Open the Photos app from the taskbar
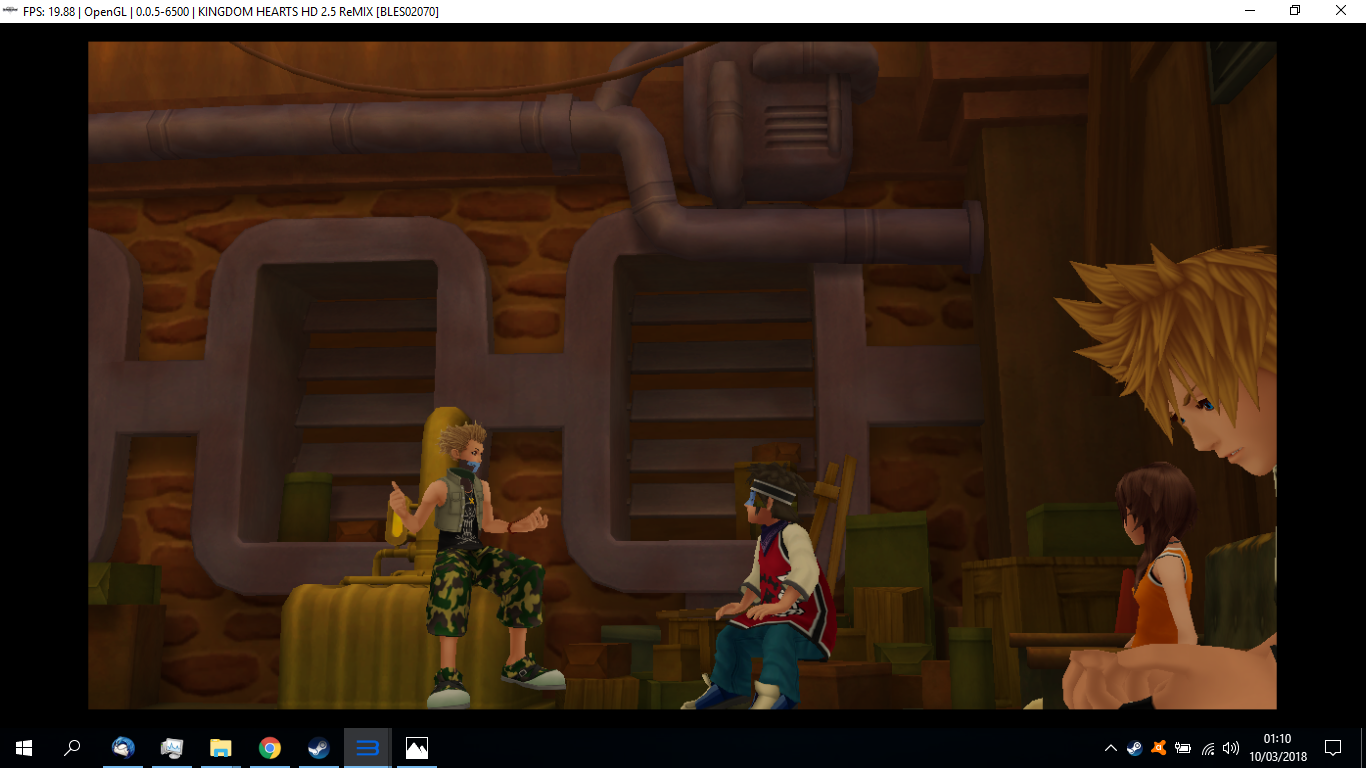 click(x=416, y=747)
